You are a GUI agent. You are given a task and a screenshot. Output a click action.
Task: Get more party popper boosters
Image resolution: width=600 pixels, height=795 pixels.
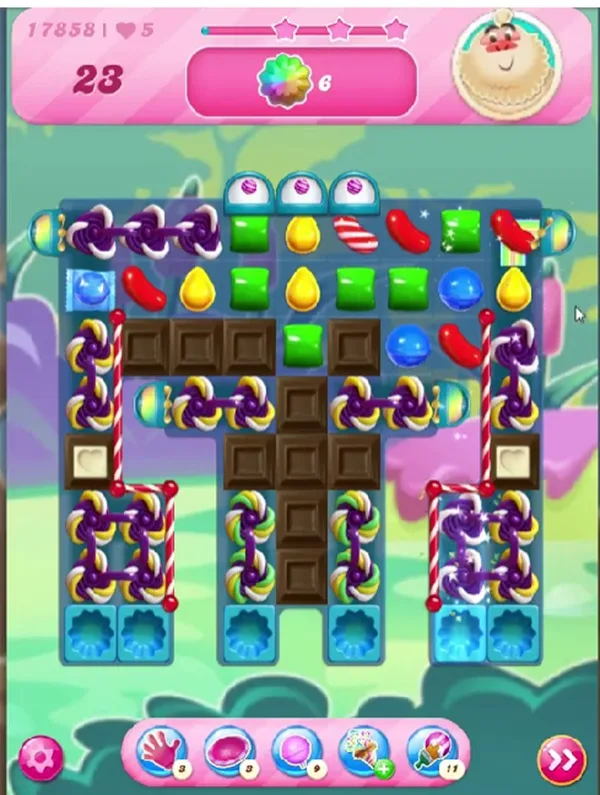pos(364,750)
